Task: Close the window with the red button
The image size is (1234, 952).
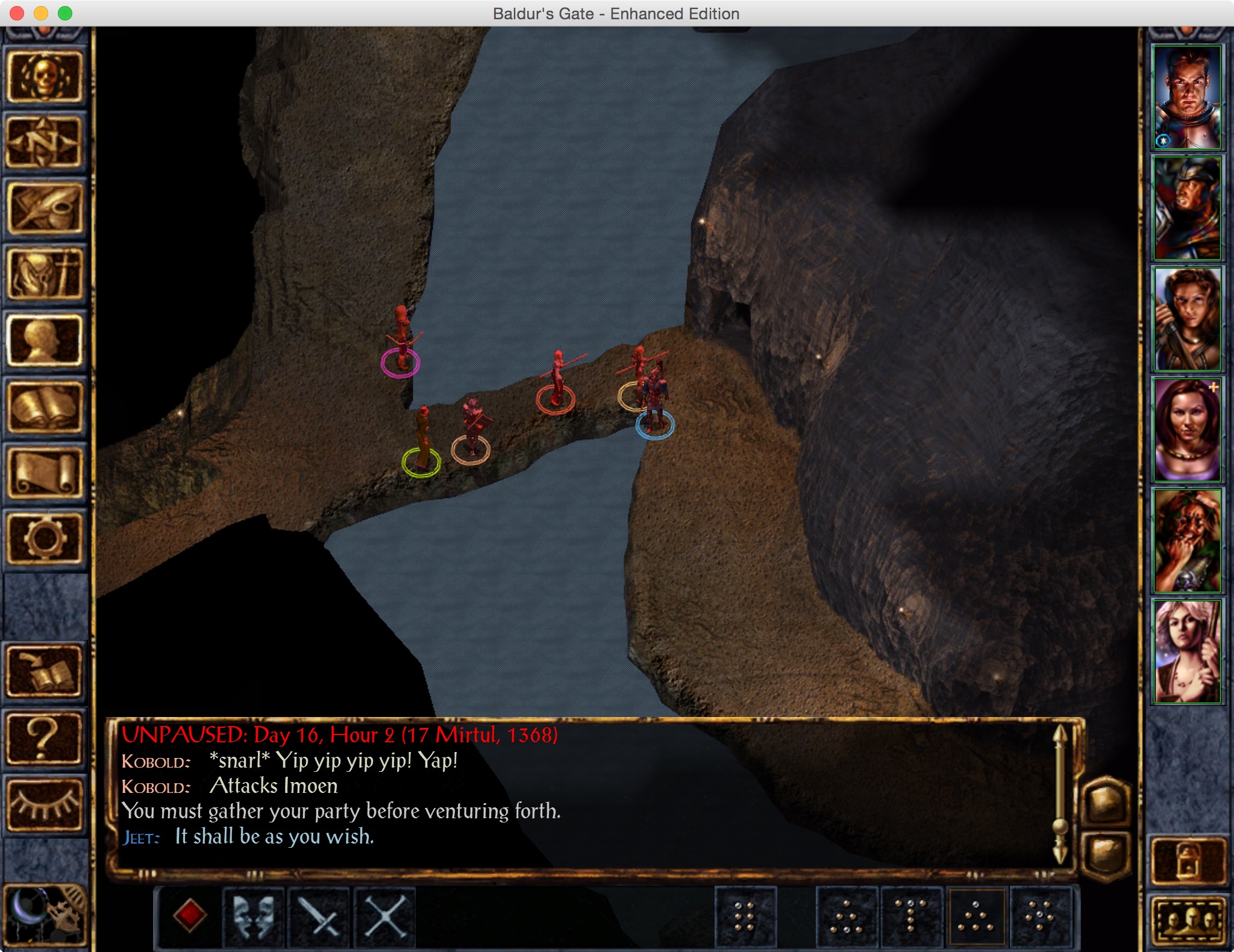Action: tap(17, 13)
